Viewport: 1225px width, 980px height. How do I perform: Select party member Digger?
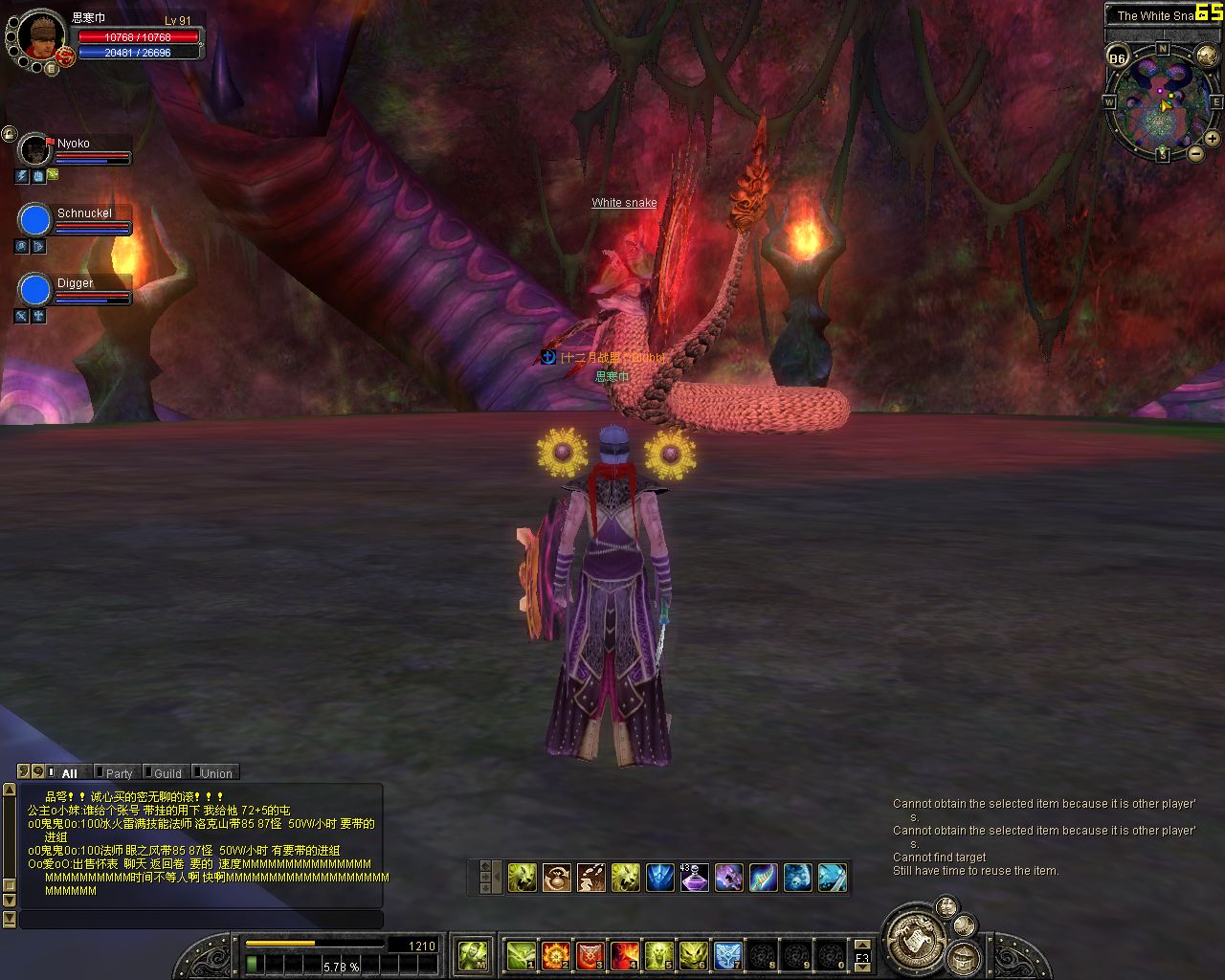[35, 289]
